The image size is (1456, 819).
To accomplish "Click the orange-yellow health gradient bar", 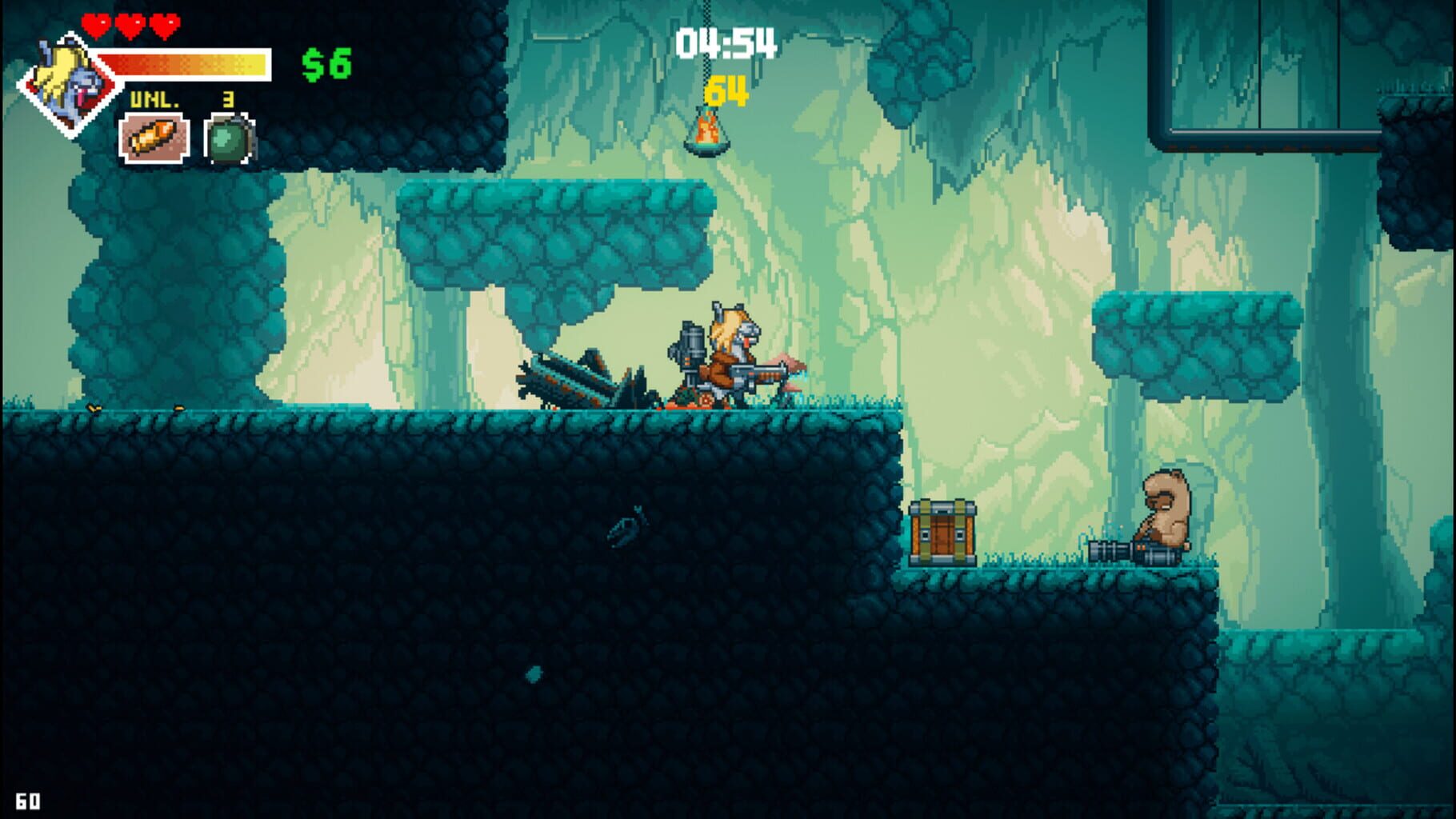I will click(x=182, y=66).
